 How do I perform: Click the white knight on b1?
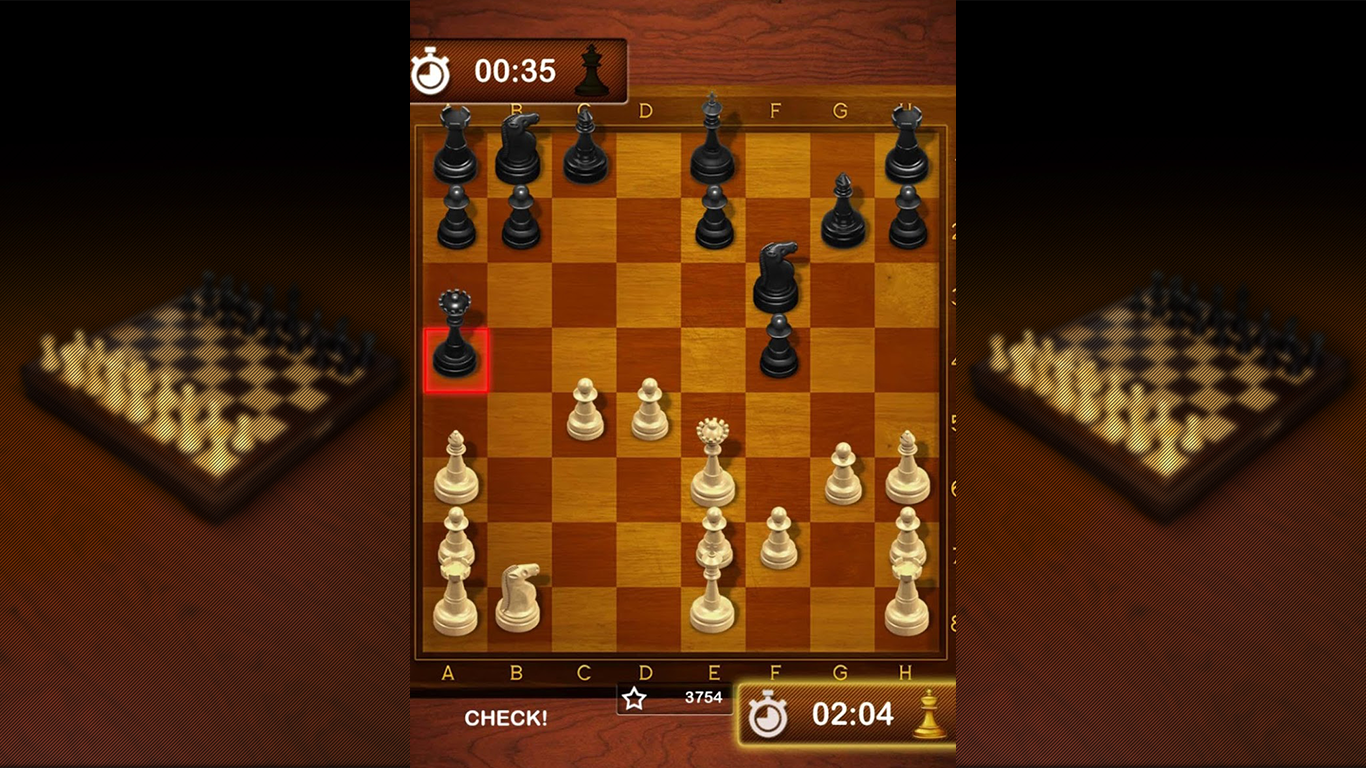[x=520, y=590]
